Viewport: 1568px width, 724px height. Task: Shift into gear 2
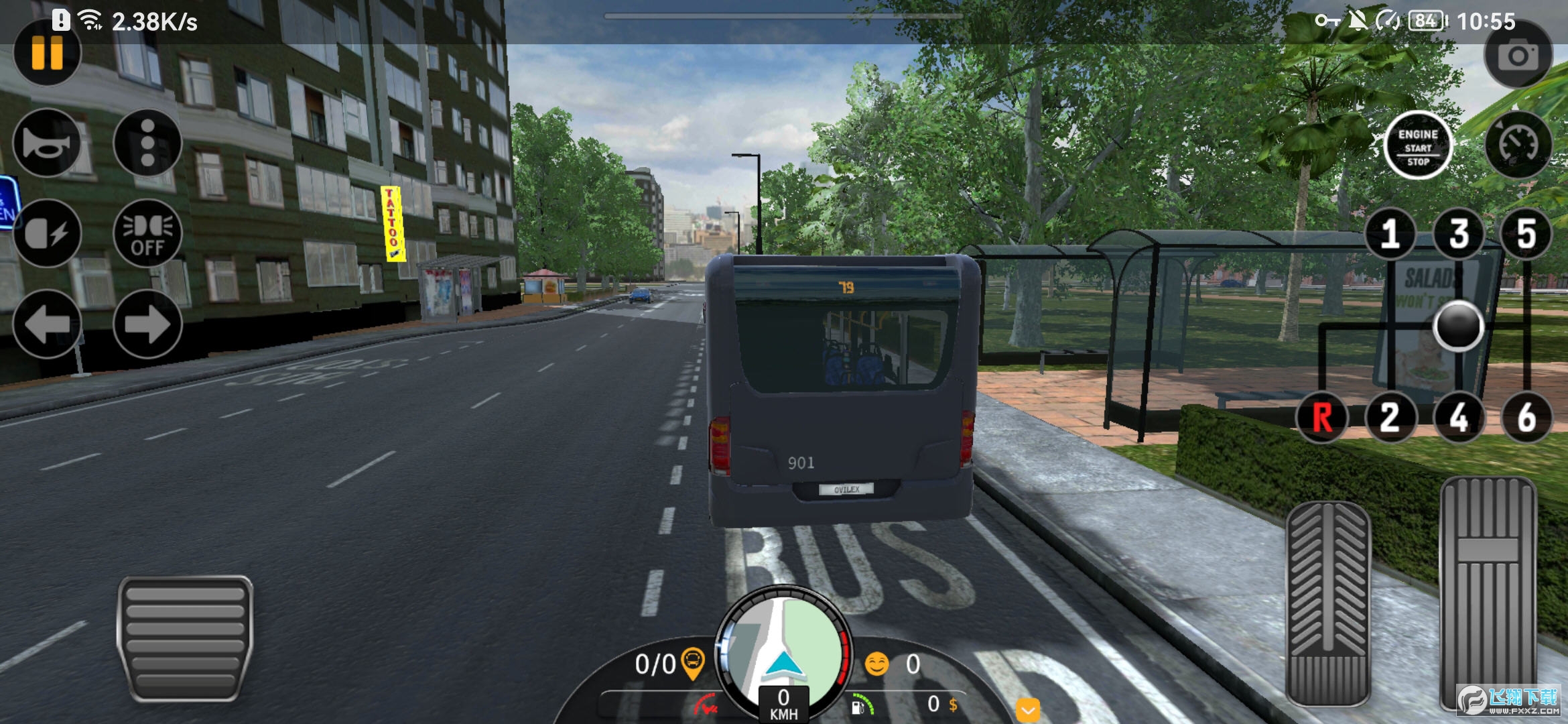pyautogui.click(x=1390, y=417)
